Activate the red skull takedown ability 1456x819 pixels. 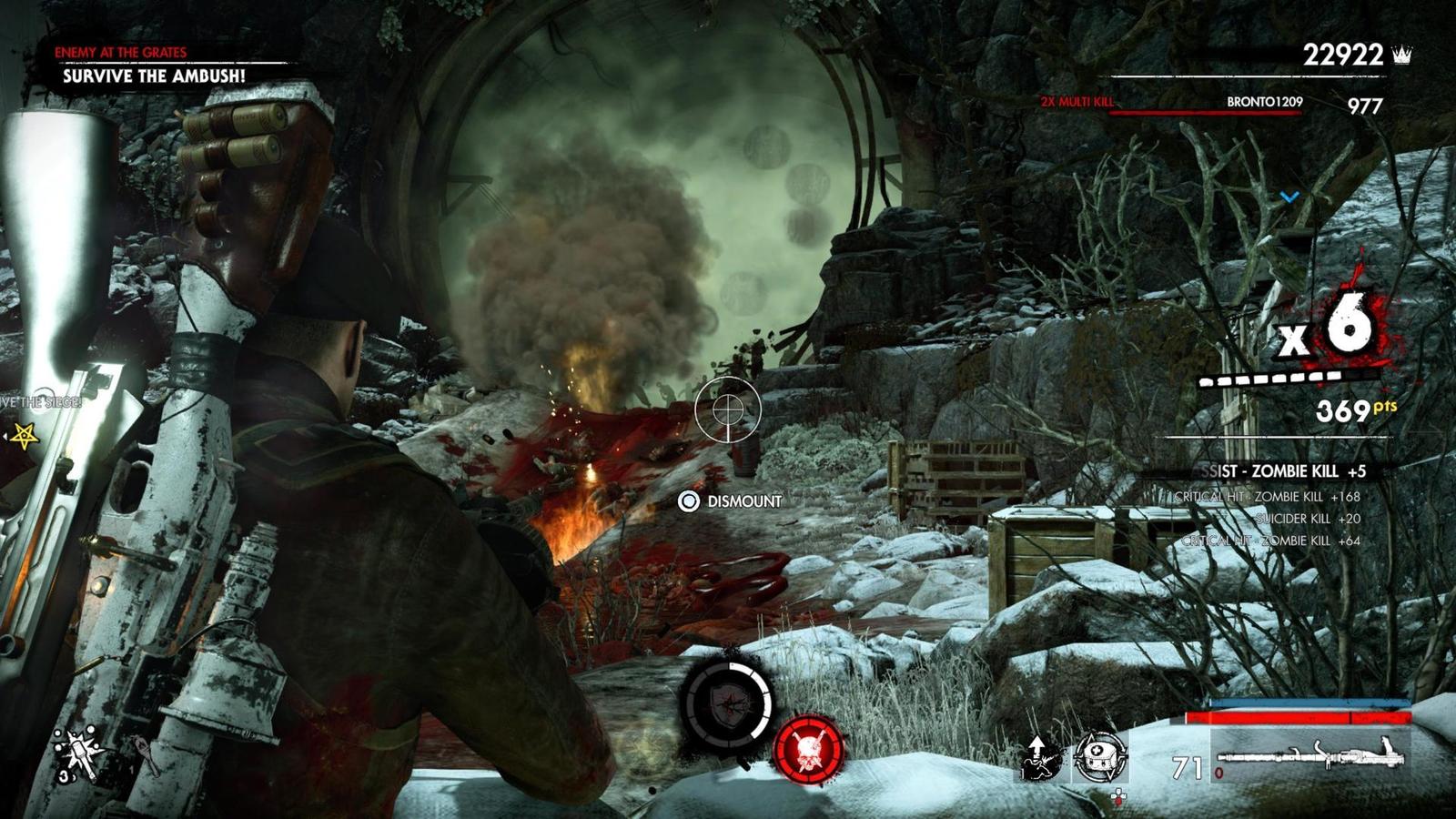click(808, 748)
